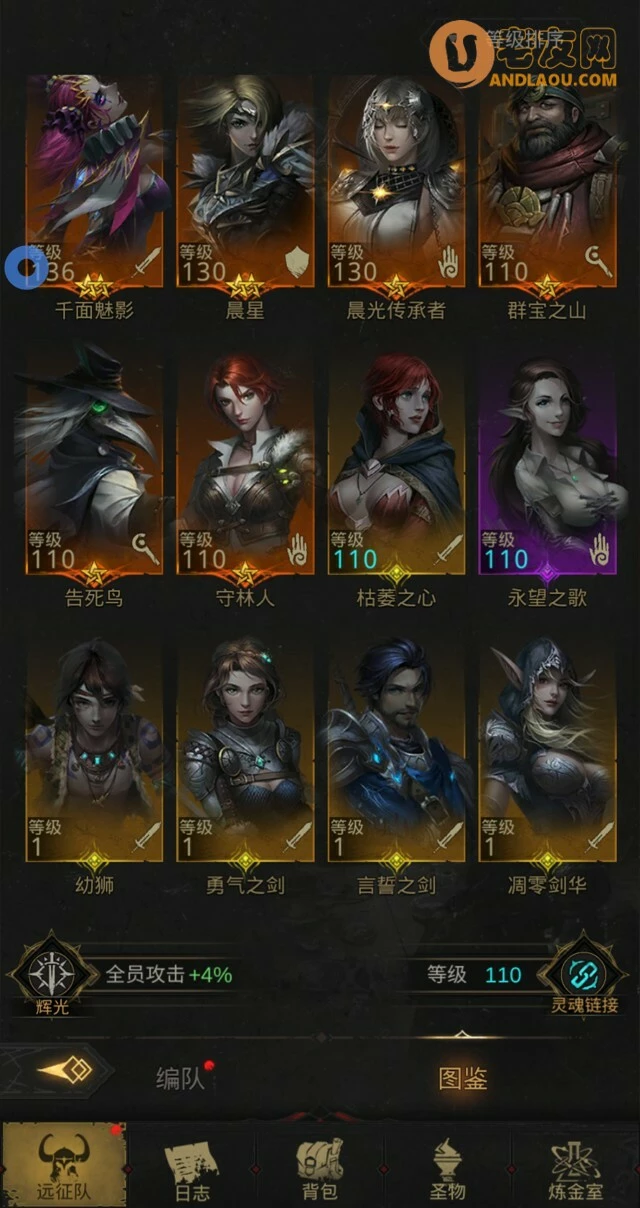
Task: Open the 背包 backpack
Action: click(x=319, y=1166)
